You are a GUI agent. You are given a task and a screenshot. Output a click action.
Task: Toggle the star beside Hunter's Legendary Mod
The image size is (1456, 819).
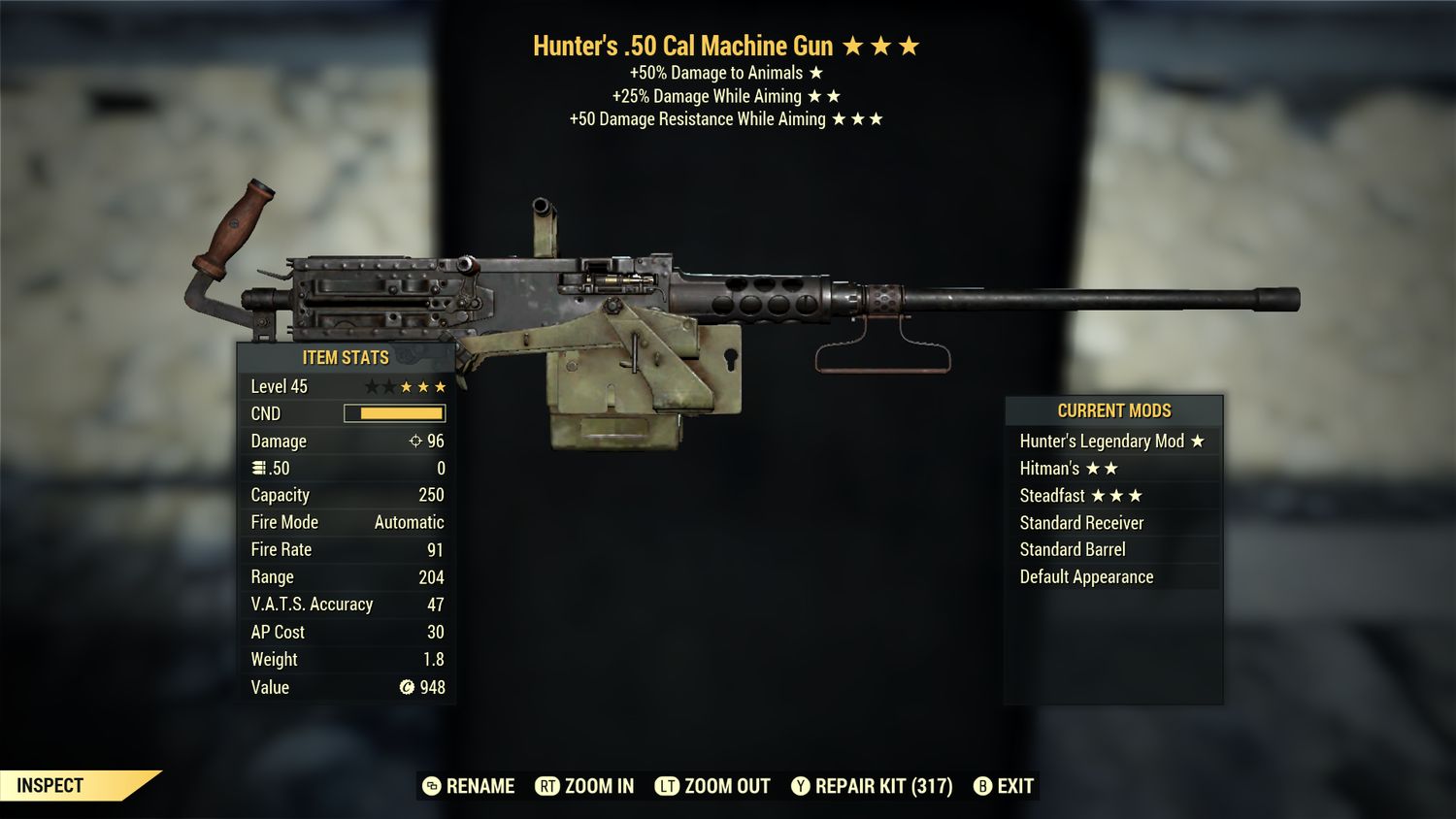(1198, 441)
